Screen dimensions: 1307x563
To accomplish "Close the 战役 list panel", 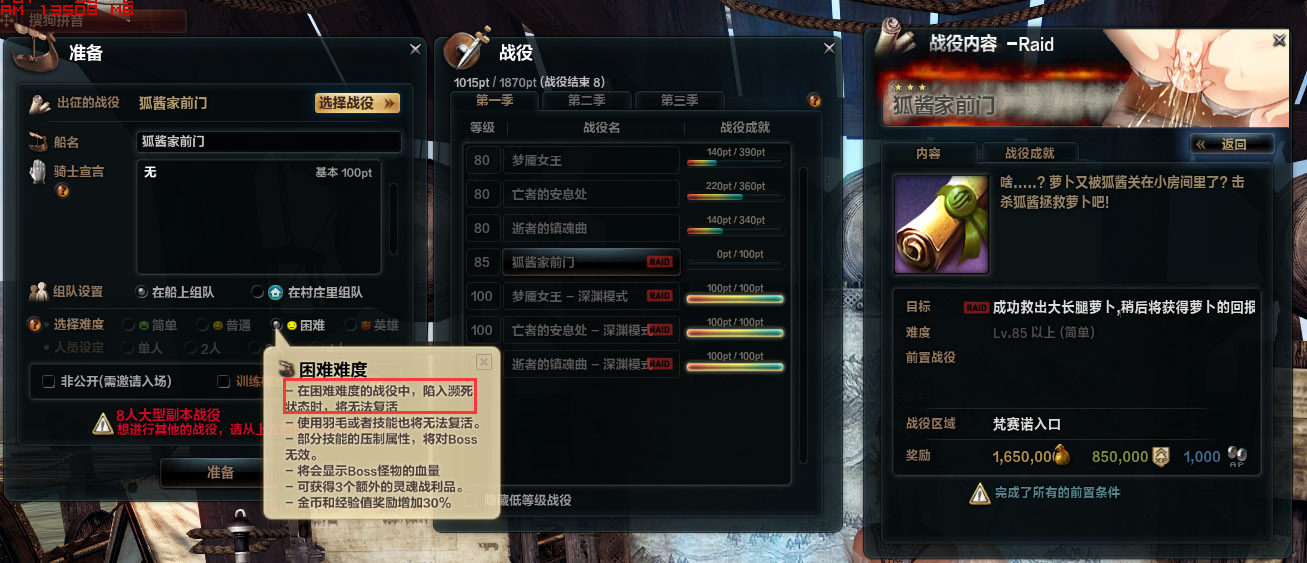I will tap(829, 48).
